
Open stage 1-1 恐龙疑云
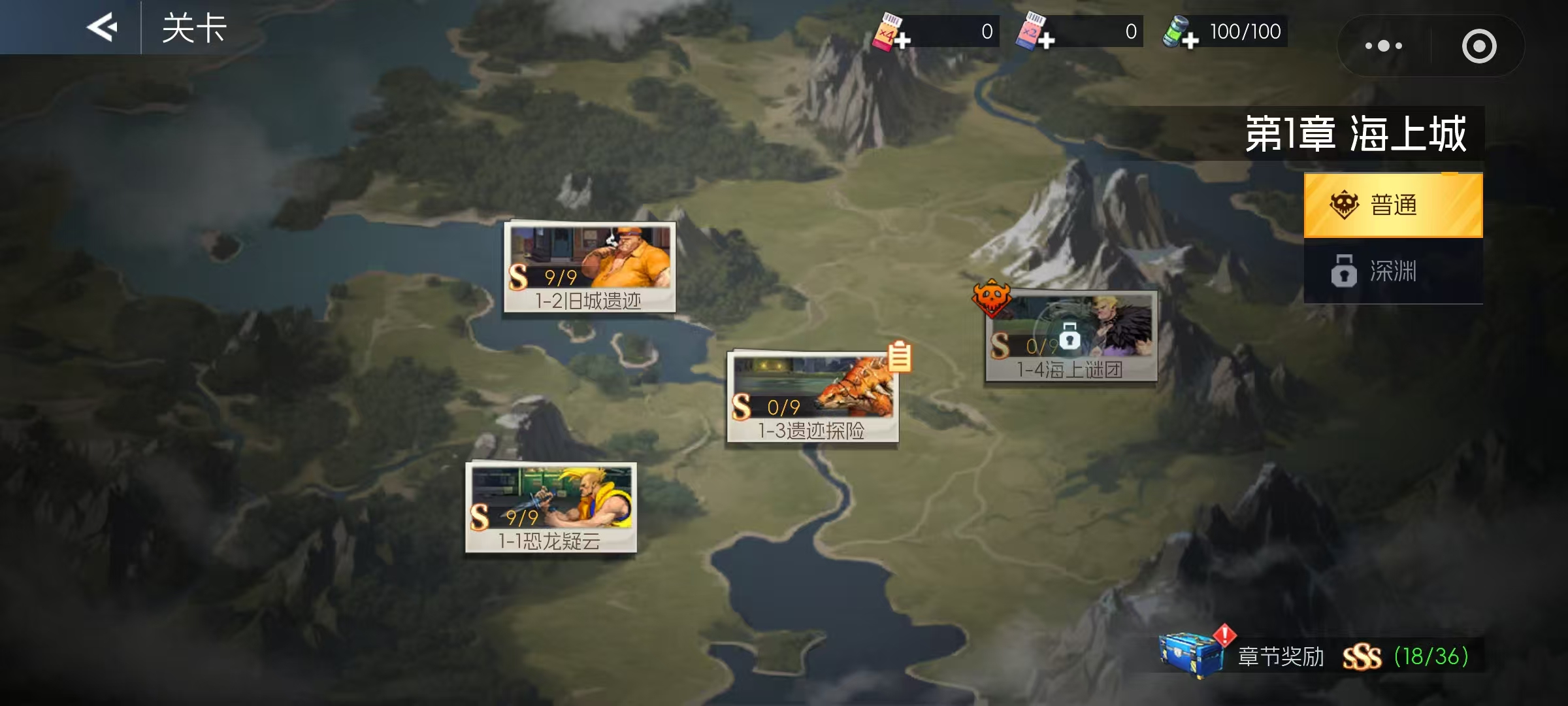(x=551, y=507)
